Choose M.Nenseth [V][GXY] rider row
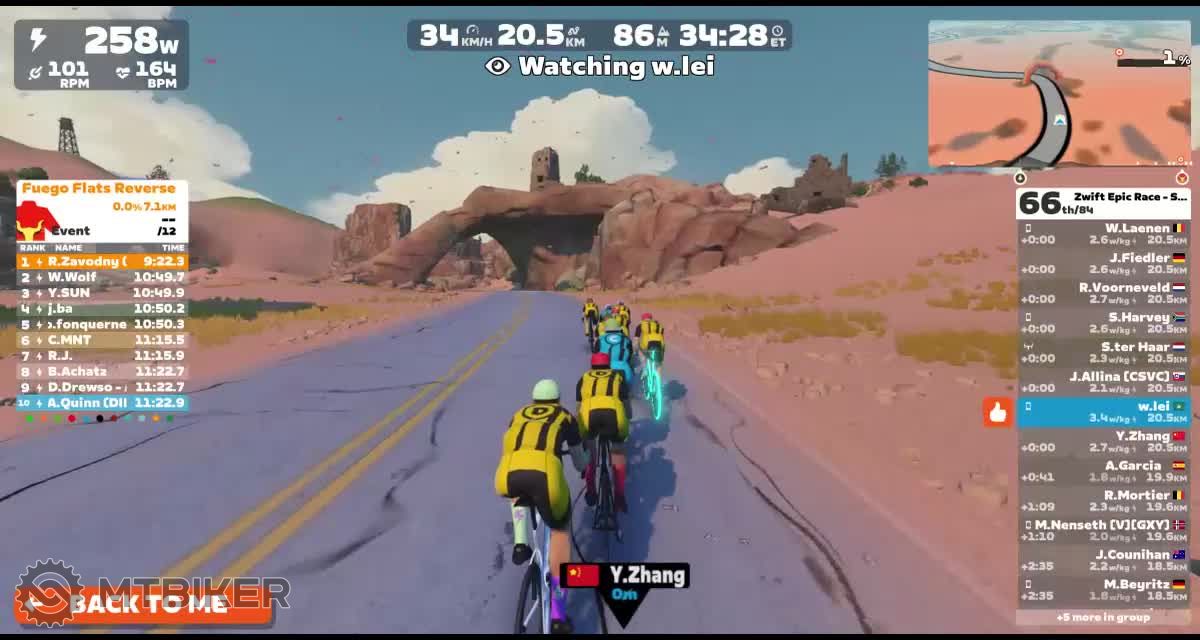1200x640 pixels. [1102, 530]
